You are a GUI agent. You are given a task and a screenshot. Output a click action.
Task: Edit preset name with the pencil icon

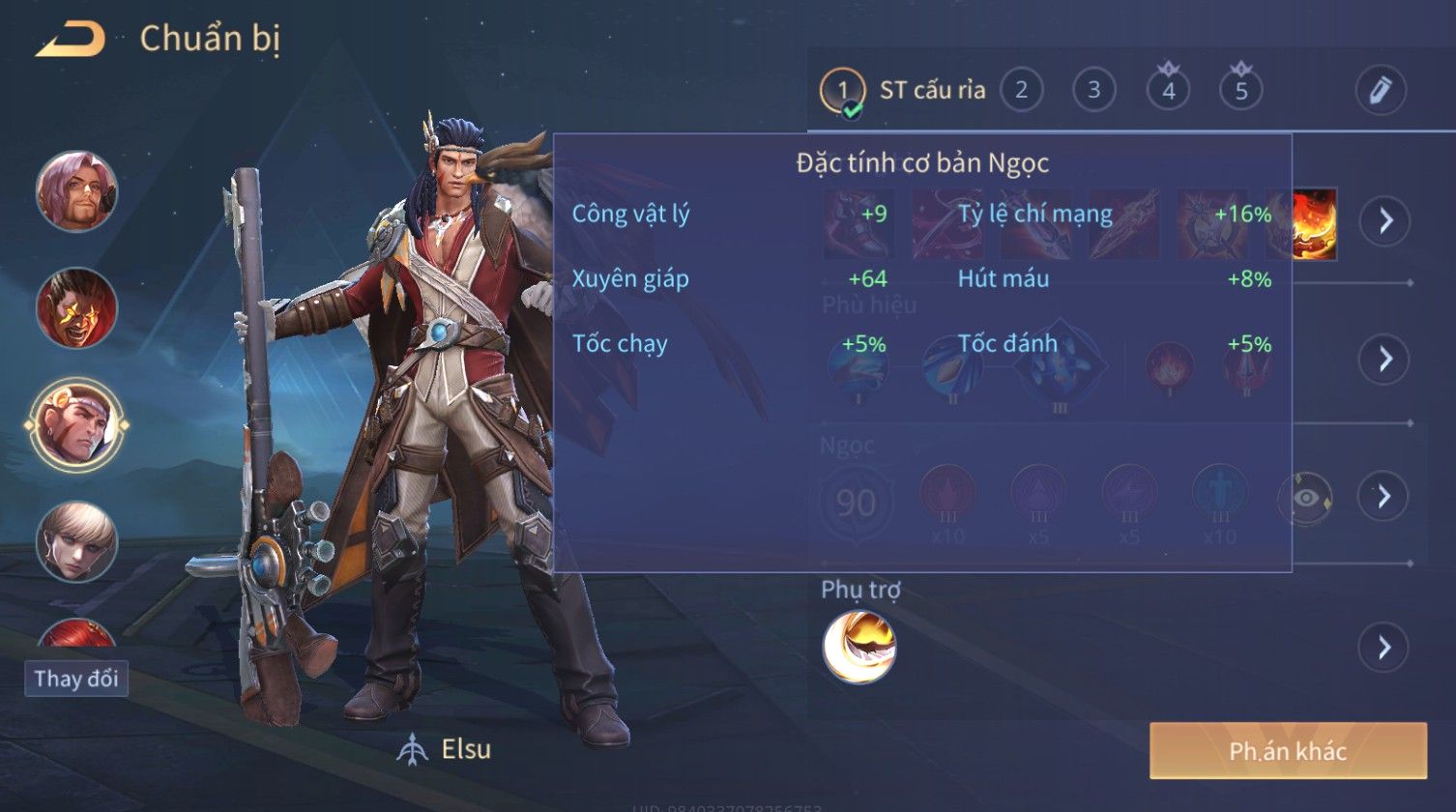pos(1380,90)
